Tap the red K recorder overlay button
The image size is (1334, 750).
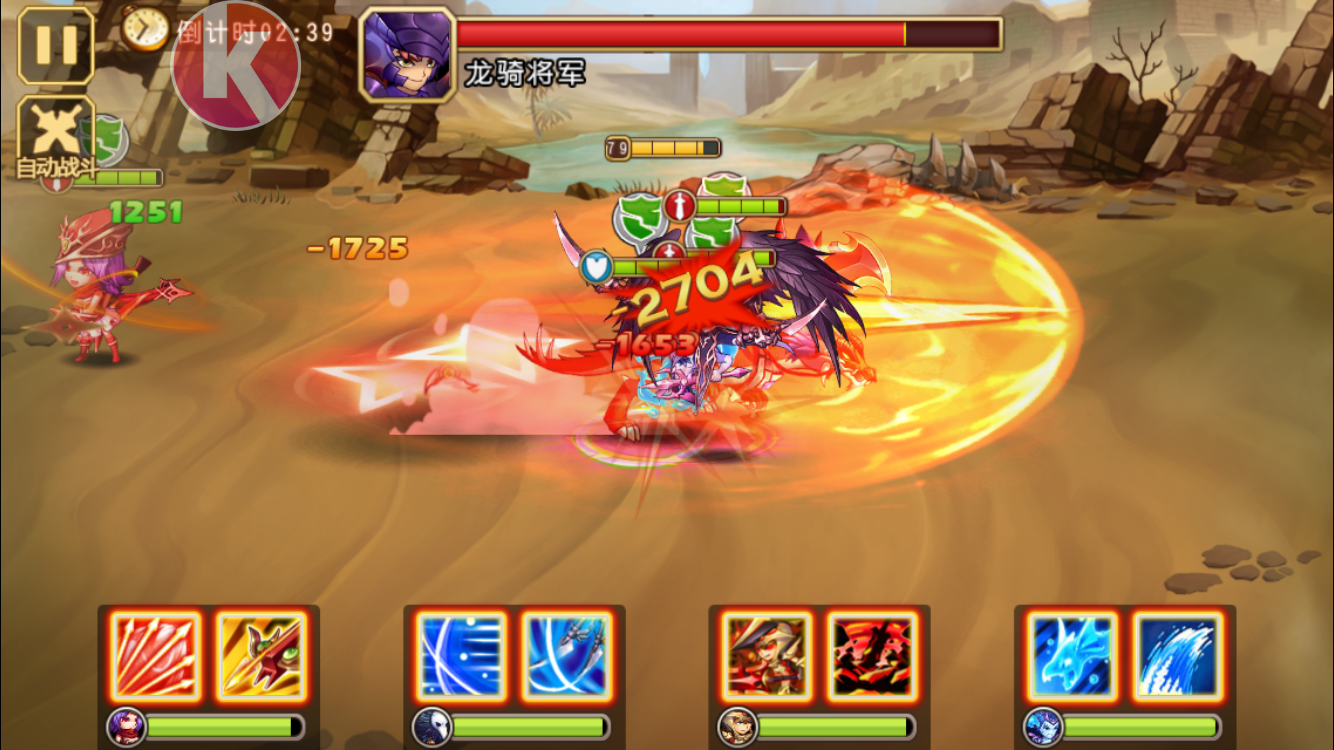click(236, 66)
